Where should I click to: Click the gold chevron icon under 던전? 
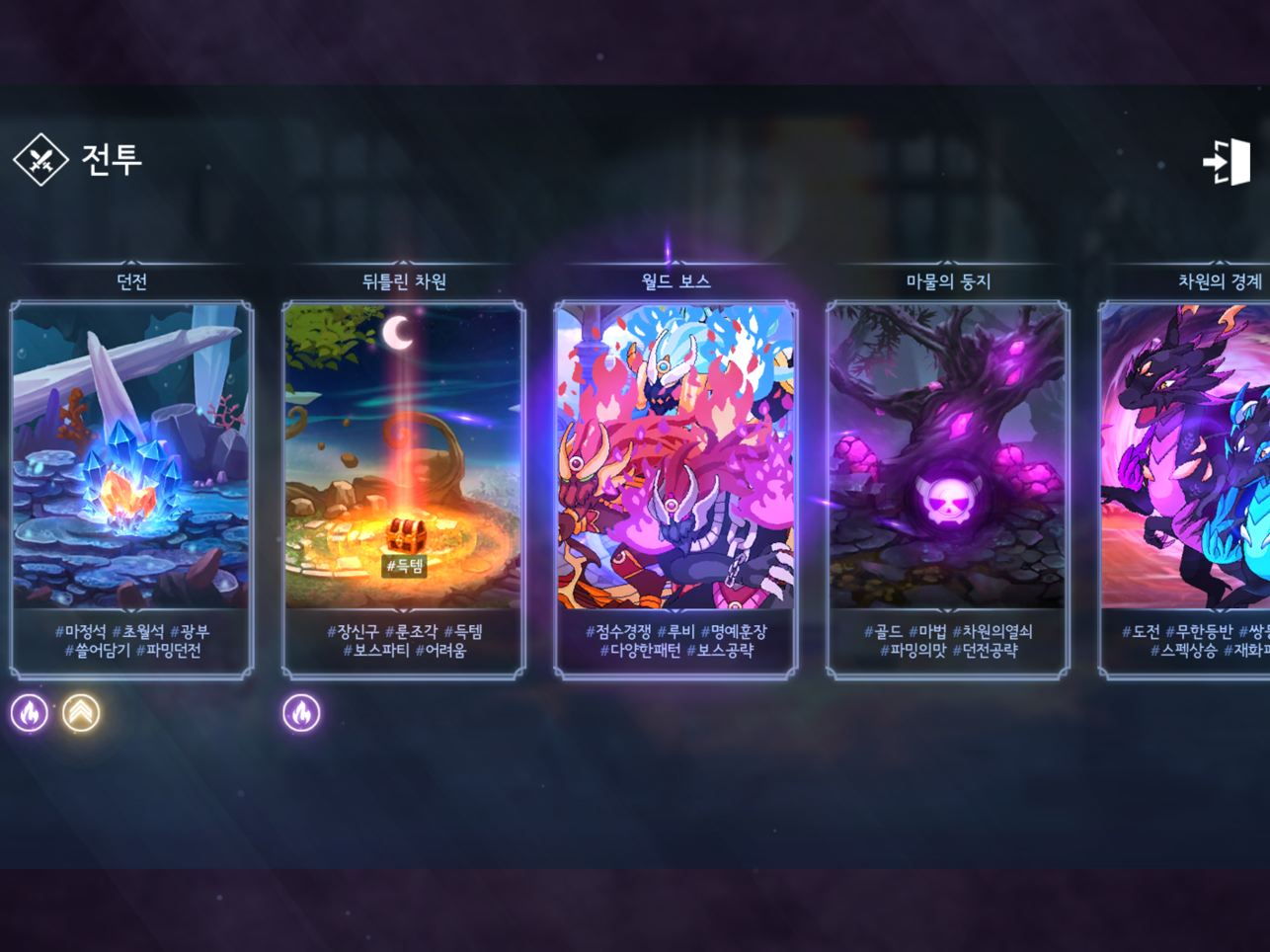[81, 712]
